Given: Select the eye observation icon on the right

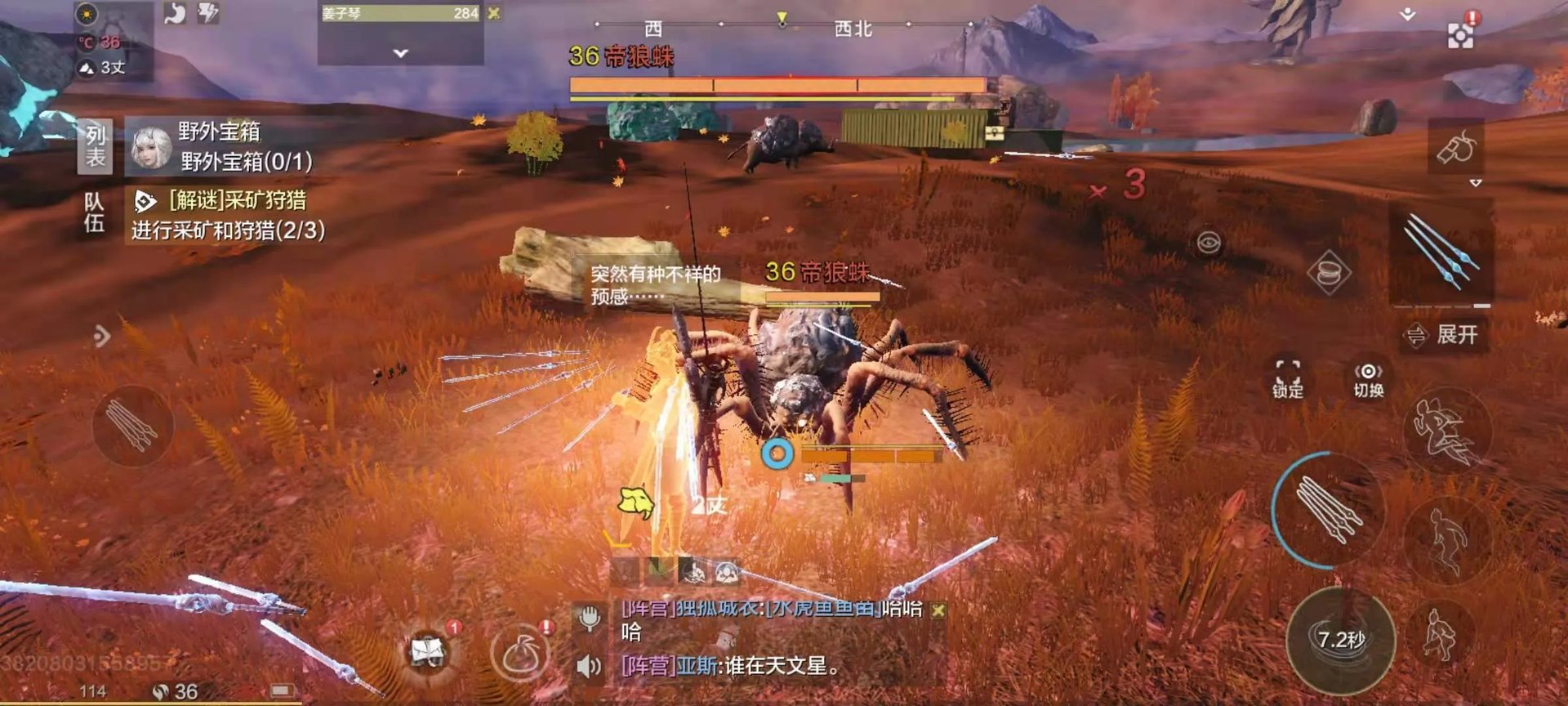Looking at the screenshot, I should (x=1209, y=243).
